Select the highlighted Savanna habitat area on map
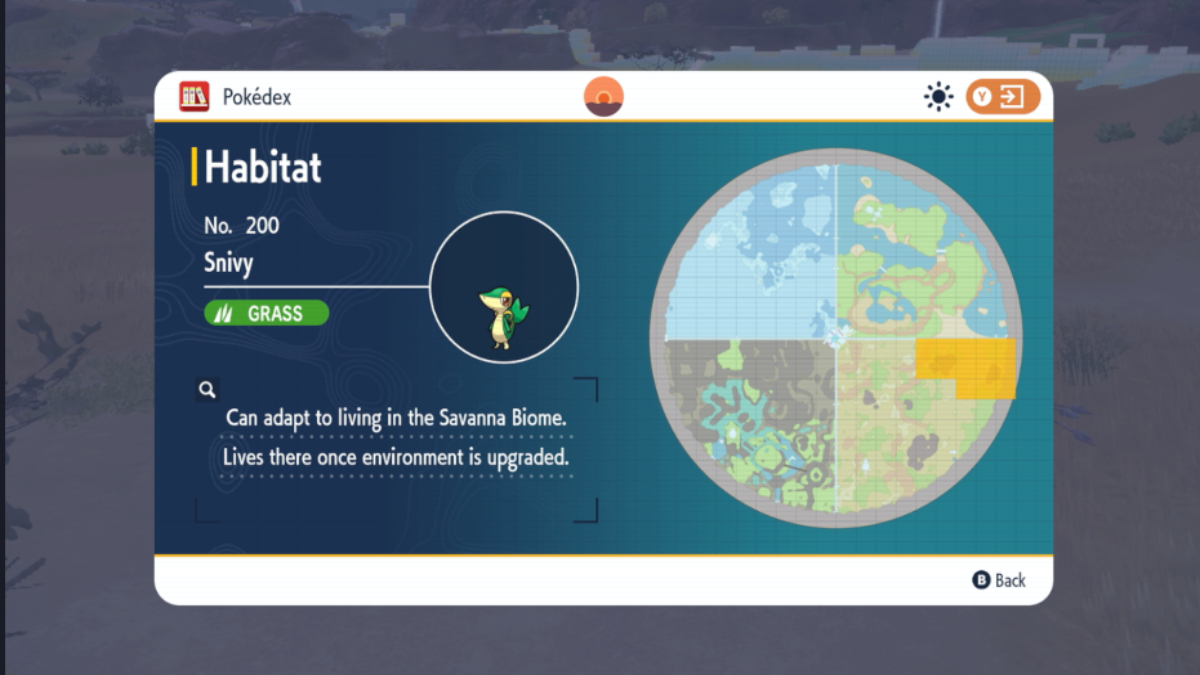The height and width of the screenshot is (675, 1200). (966, 366)
